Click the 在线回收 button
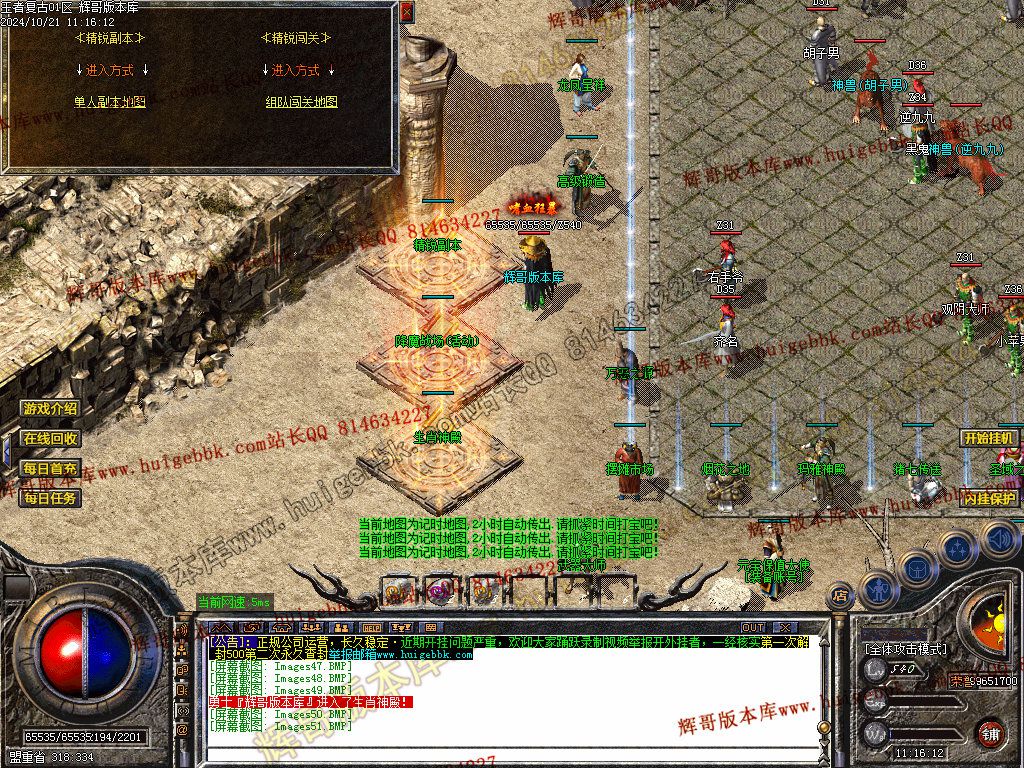Screen dimensions: 1024x768 tap(51, 438)
